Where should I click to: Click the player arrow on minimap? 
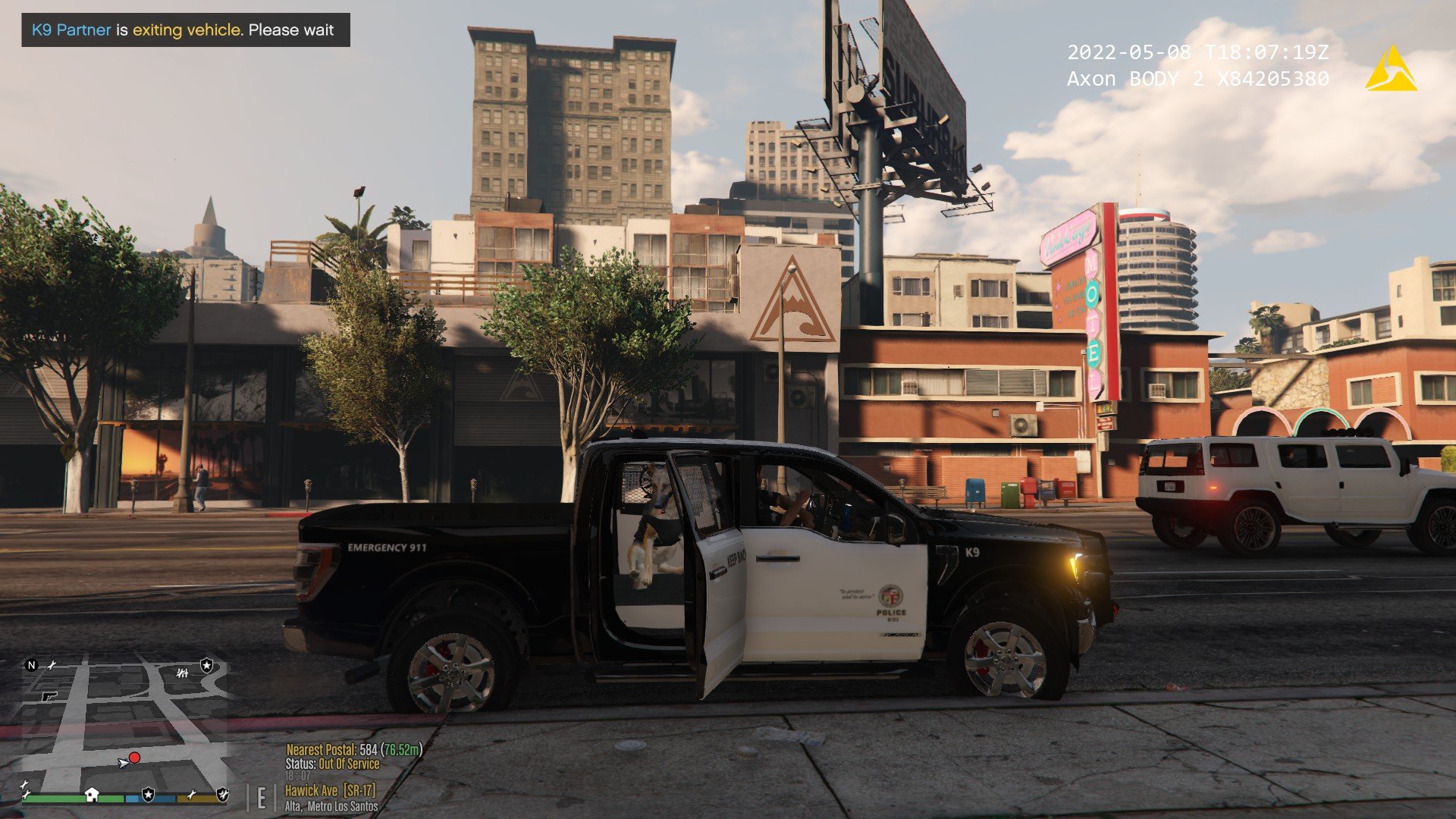click(x=123, y=763)
